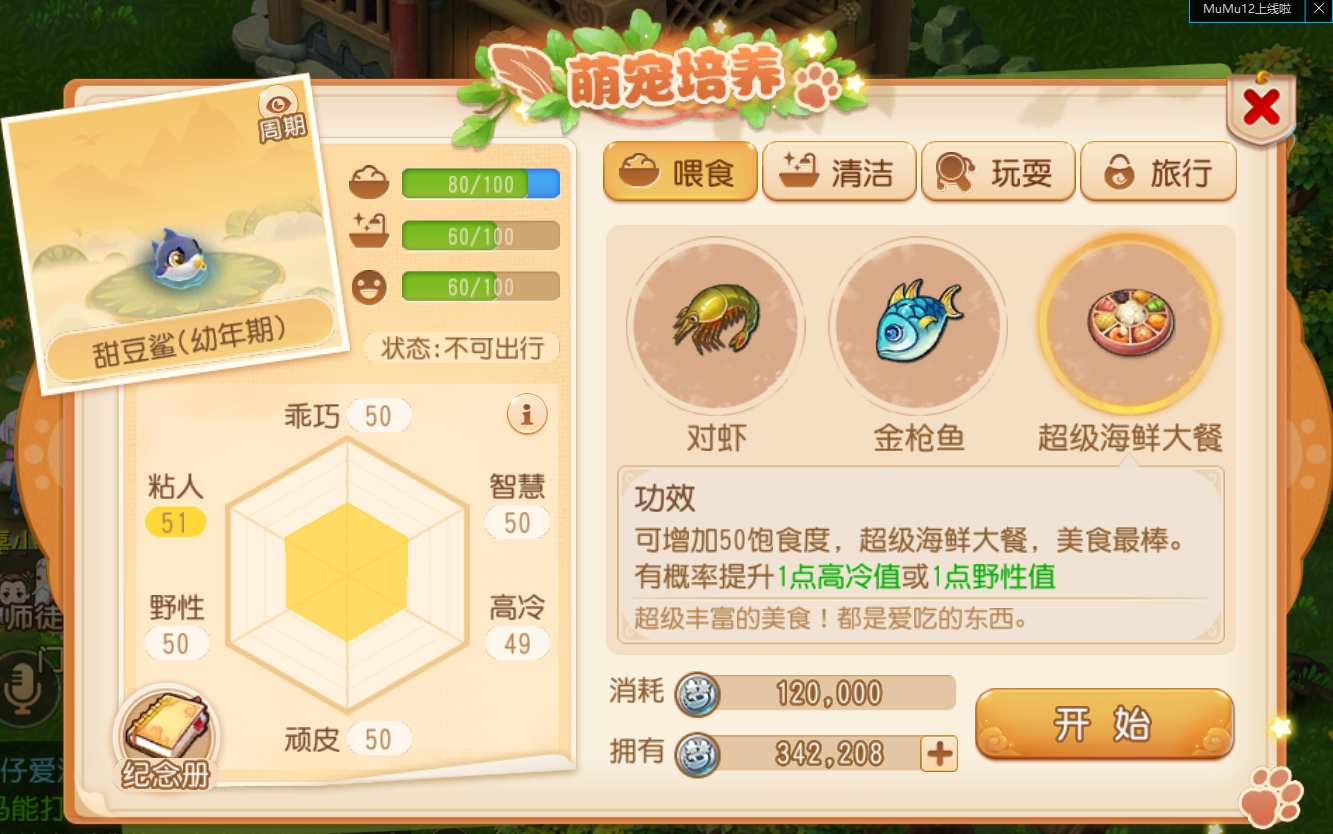The width and height of the screenshot is (1333, 834).
Task: Open the 玩耍 play tab
Action: [998, 171]
